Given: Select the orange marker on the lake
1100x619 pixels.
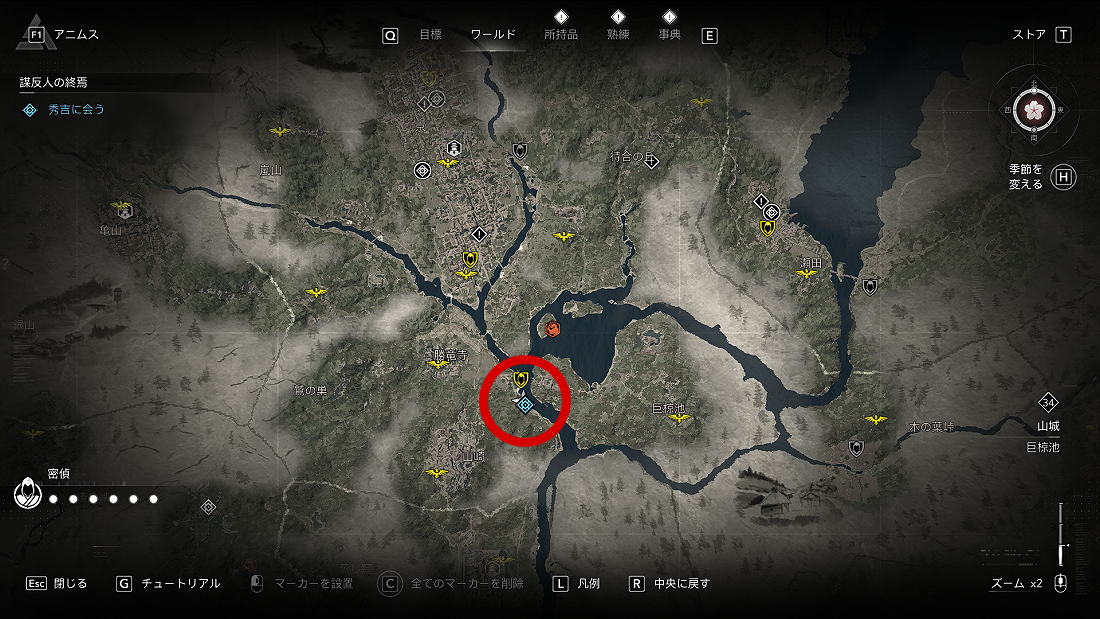Looking at the screenshot, I should [x=553, y=327].
